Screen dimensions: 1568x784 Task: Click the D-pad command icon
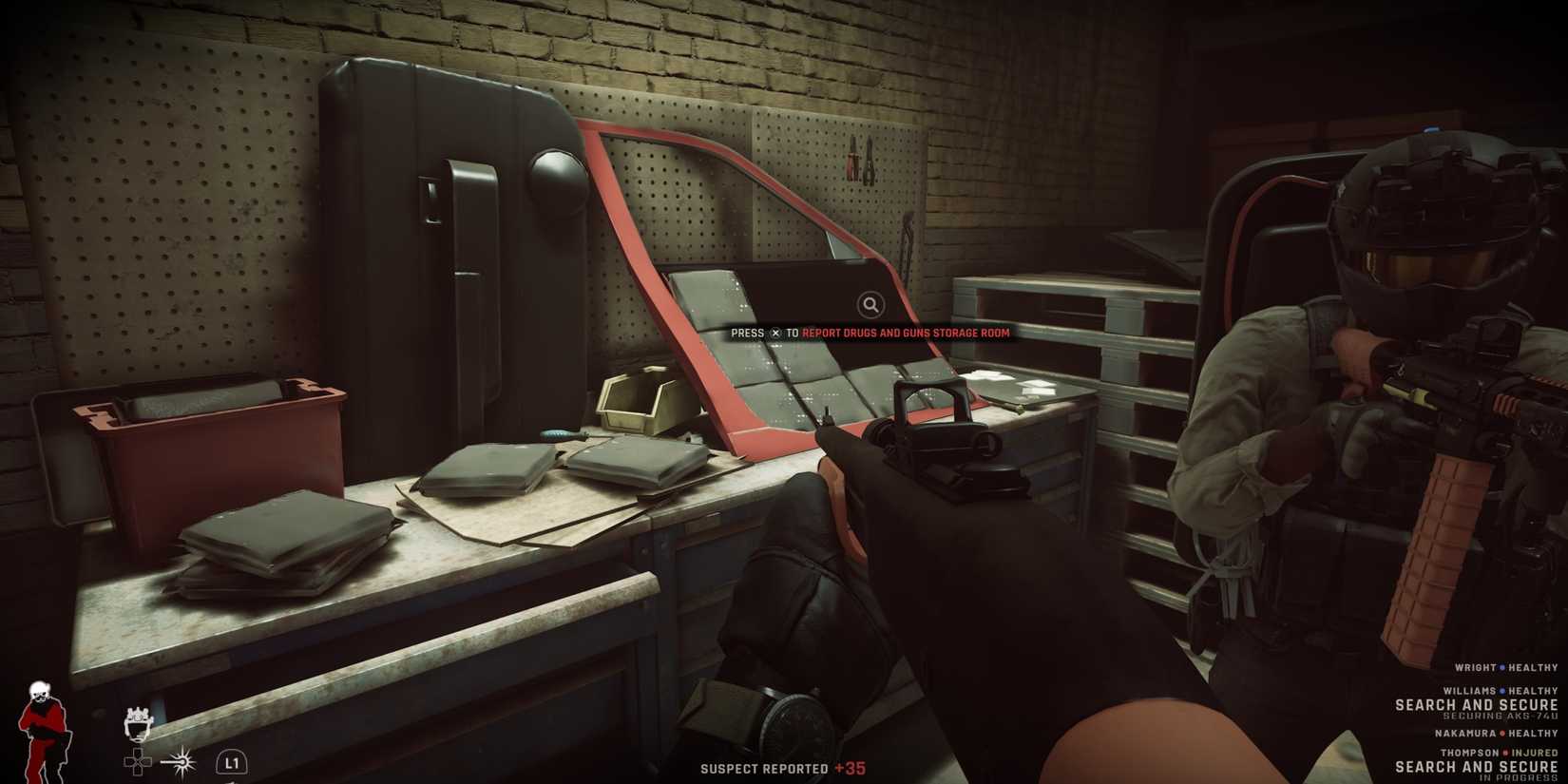pyautogui.click(x=138, y=761)
